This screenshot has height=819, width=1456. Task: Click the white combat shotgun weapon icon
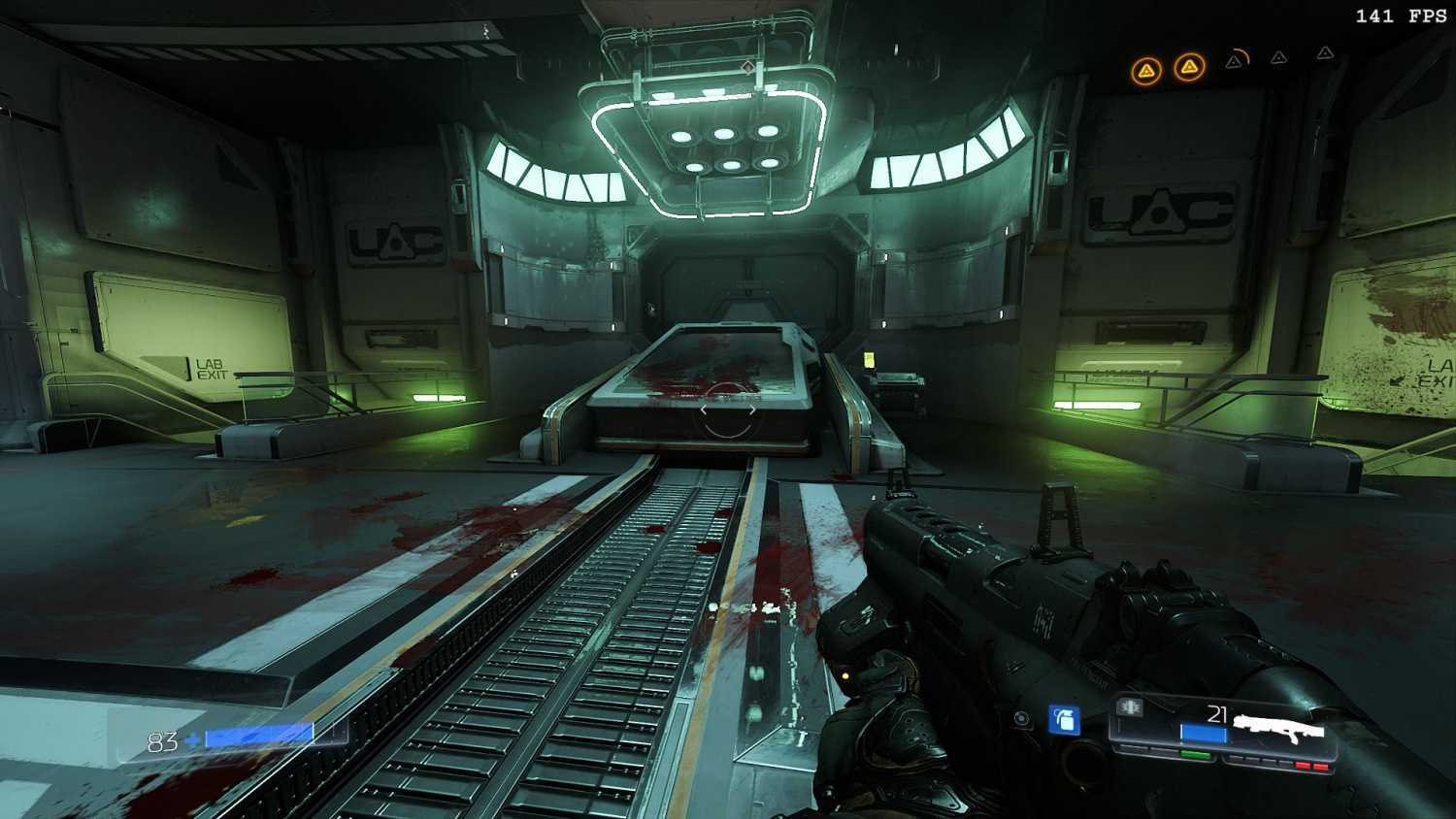[x=1279, y=727]
